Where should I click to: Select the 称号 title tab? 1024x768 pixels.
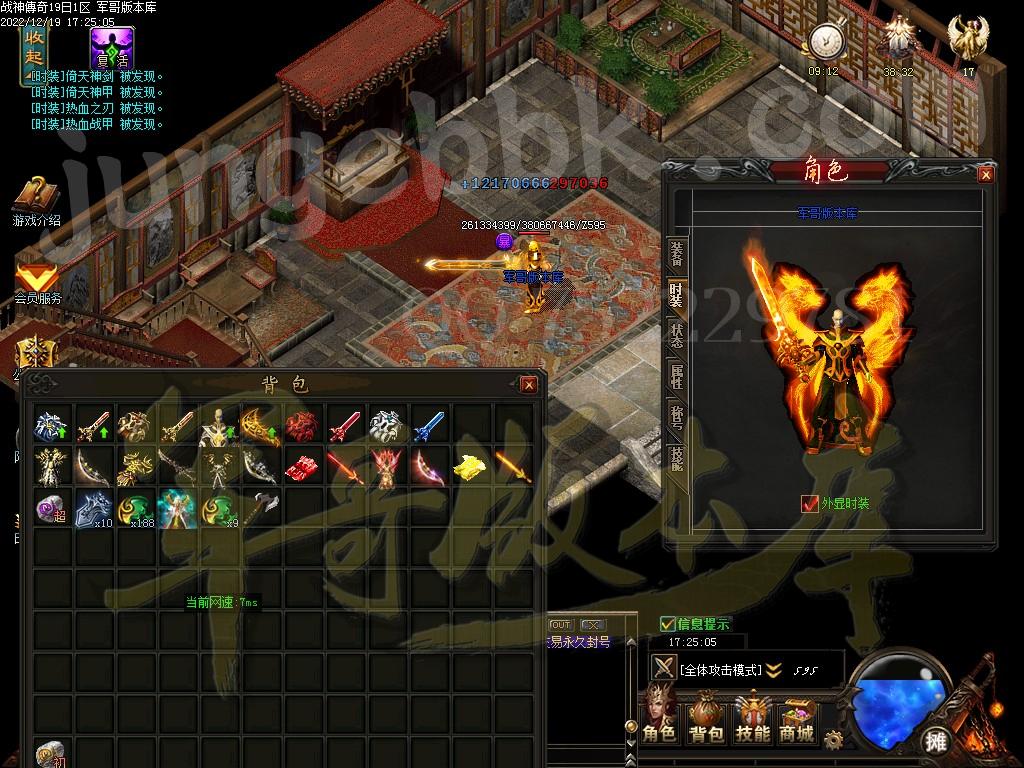677,416
